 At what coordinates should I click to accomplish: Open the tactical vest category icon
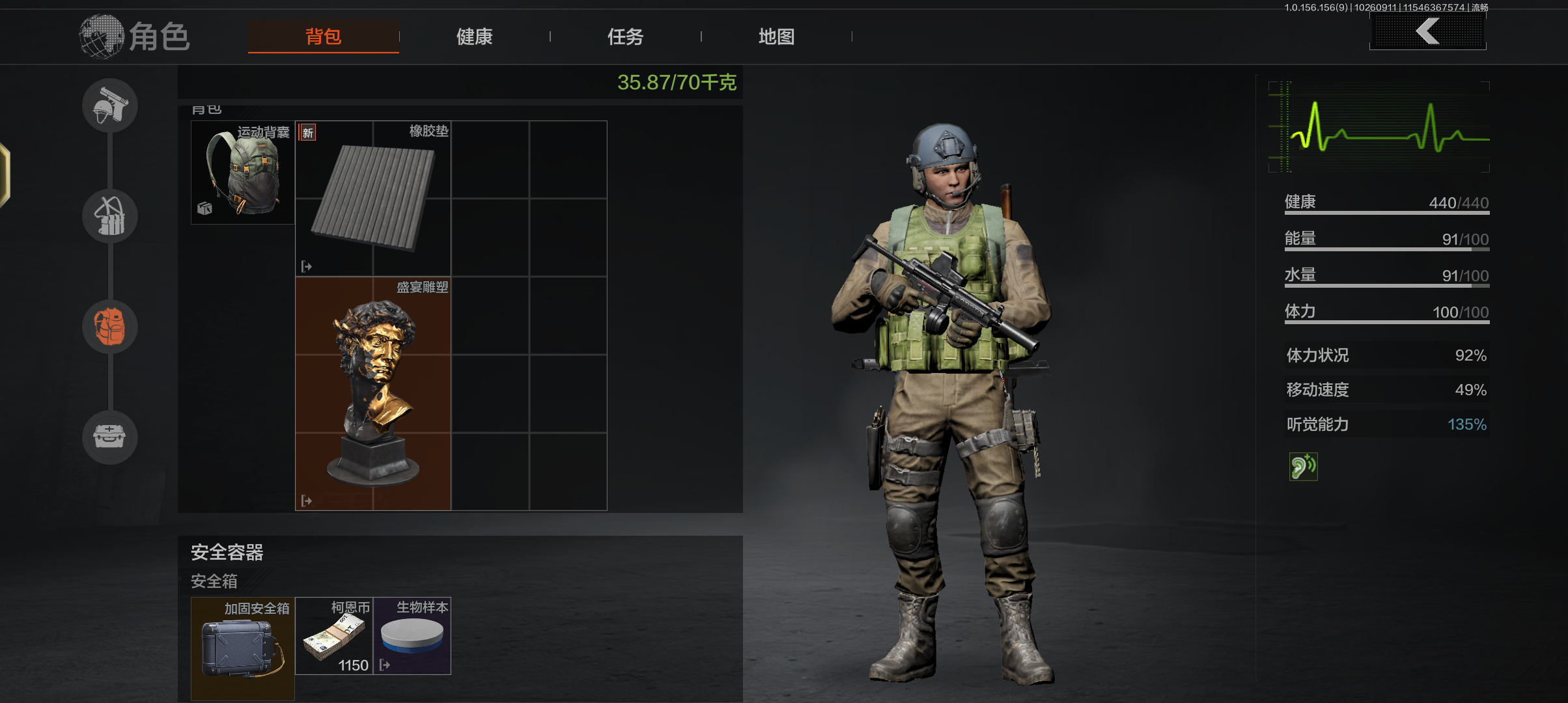point(109,216)
